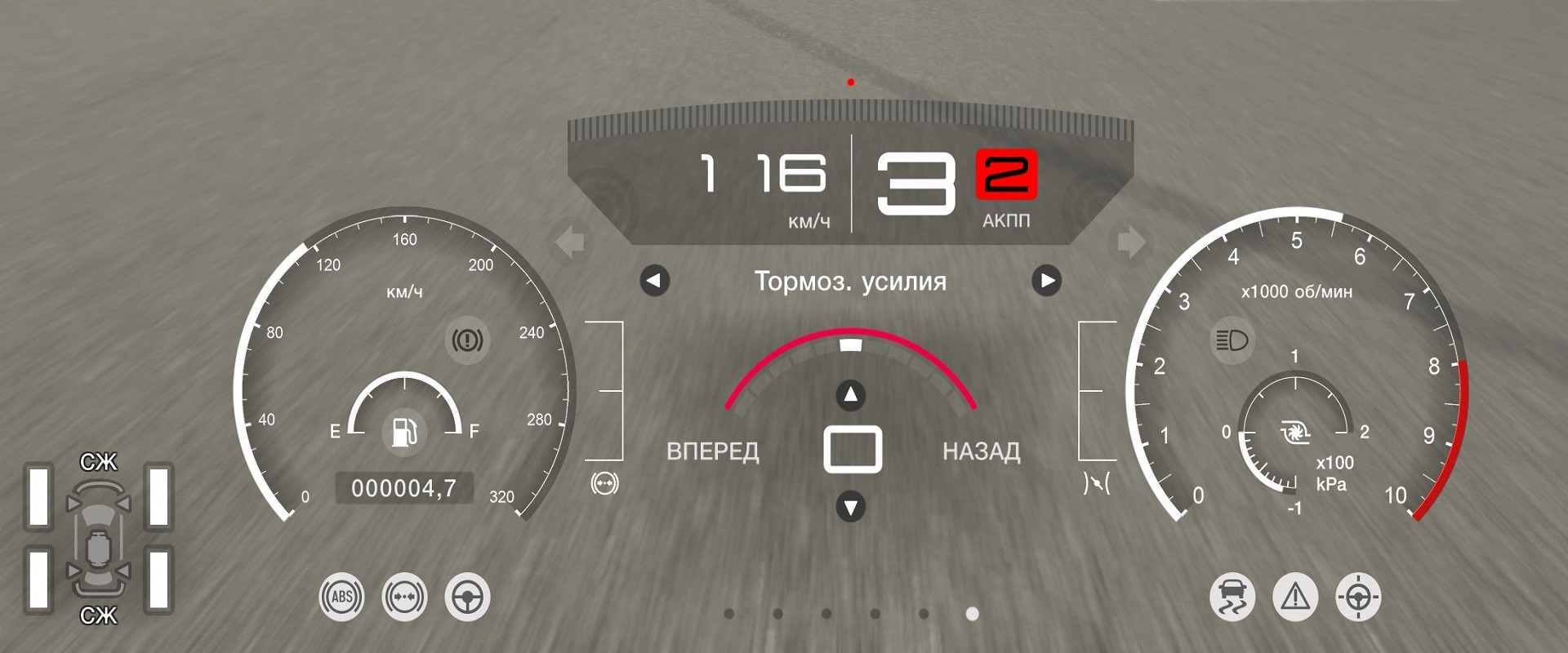Show the next info page with right arrow
This screenshot has width=1568, height=653.
(1046, 281)
